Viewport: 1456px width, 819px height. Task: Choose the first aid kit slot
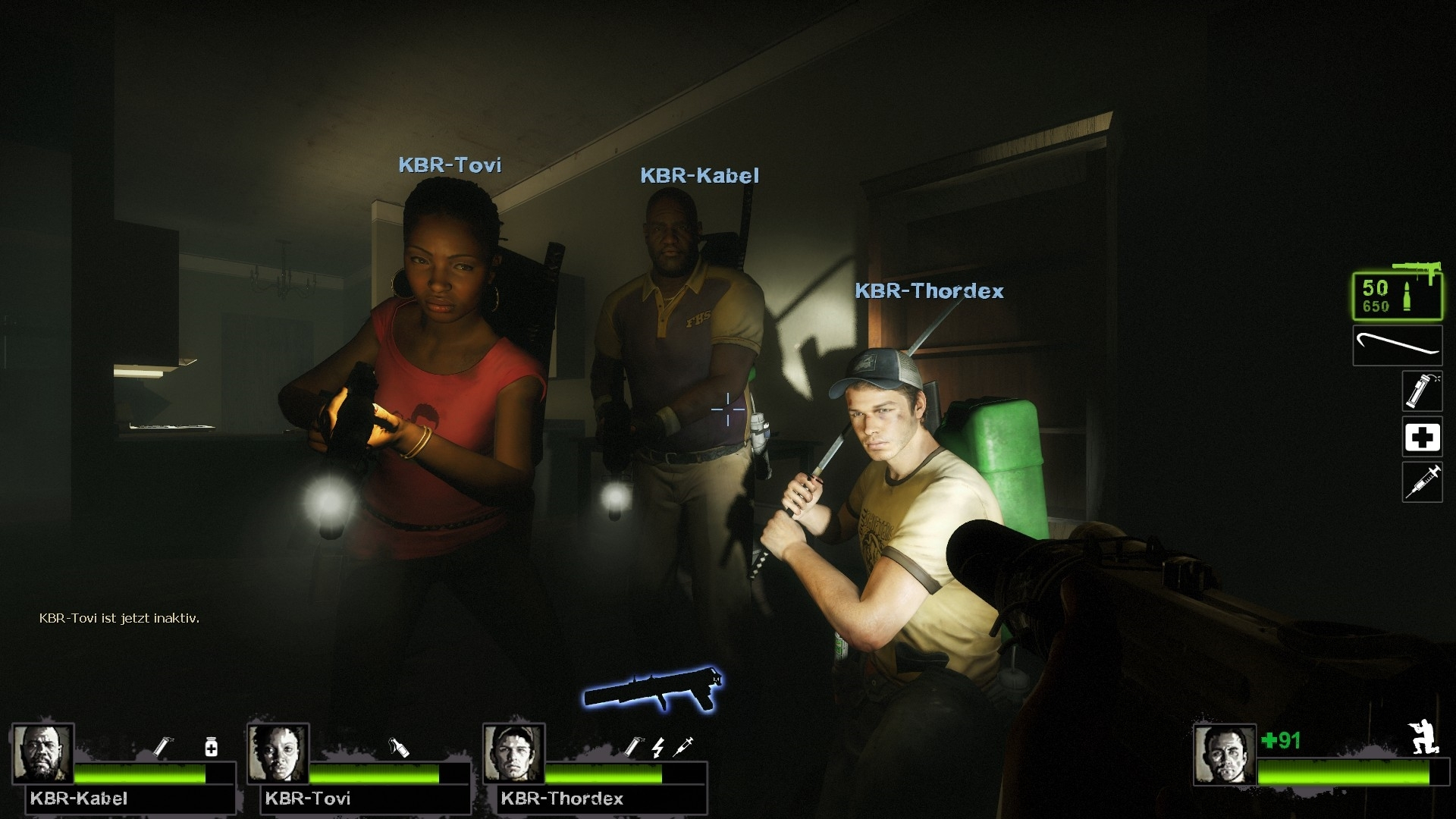click(x=1422, y=437)
